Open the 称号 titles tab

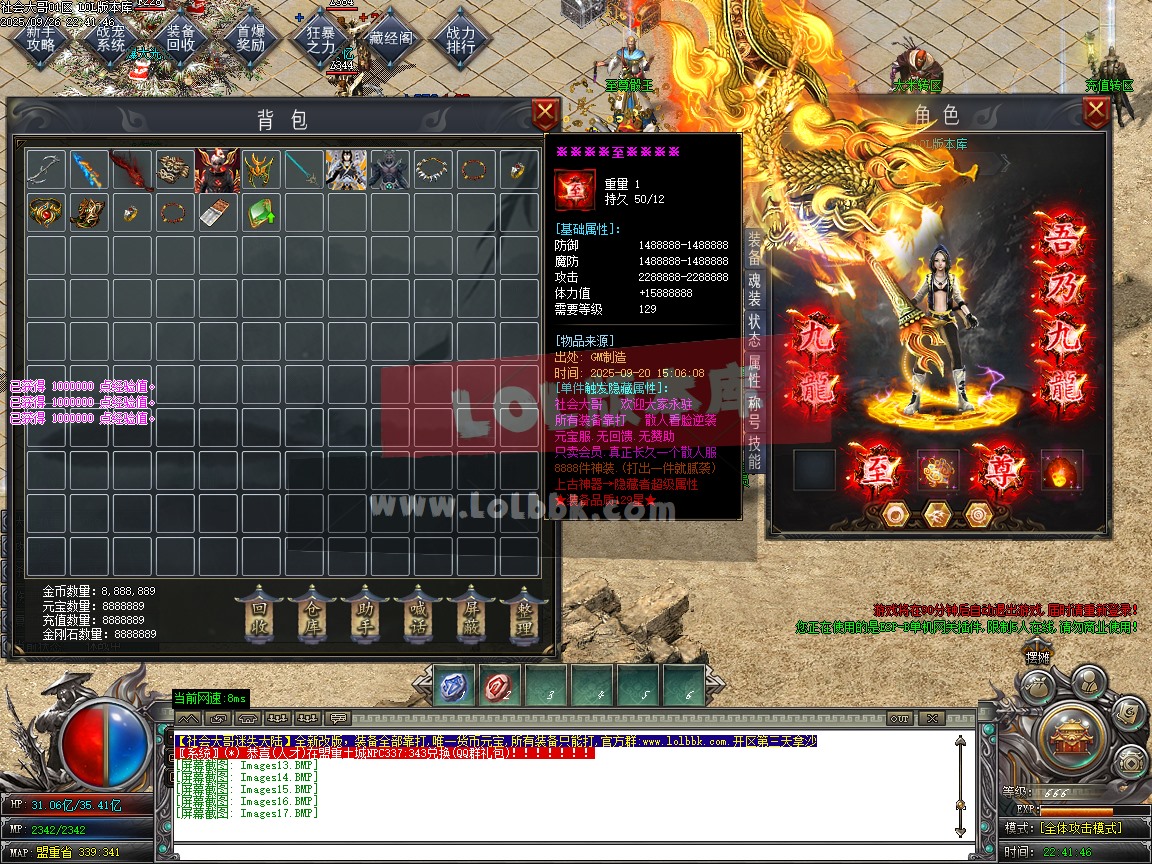click(754, 409)
